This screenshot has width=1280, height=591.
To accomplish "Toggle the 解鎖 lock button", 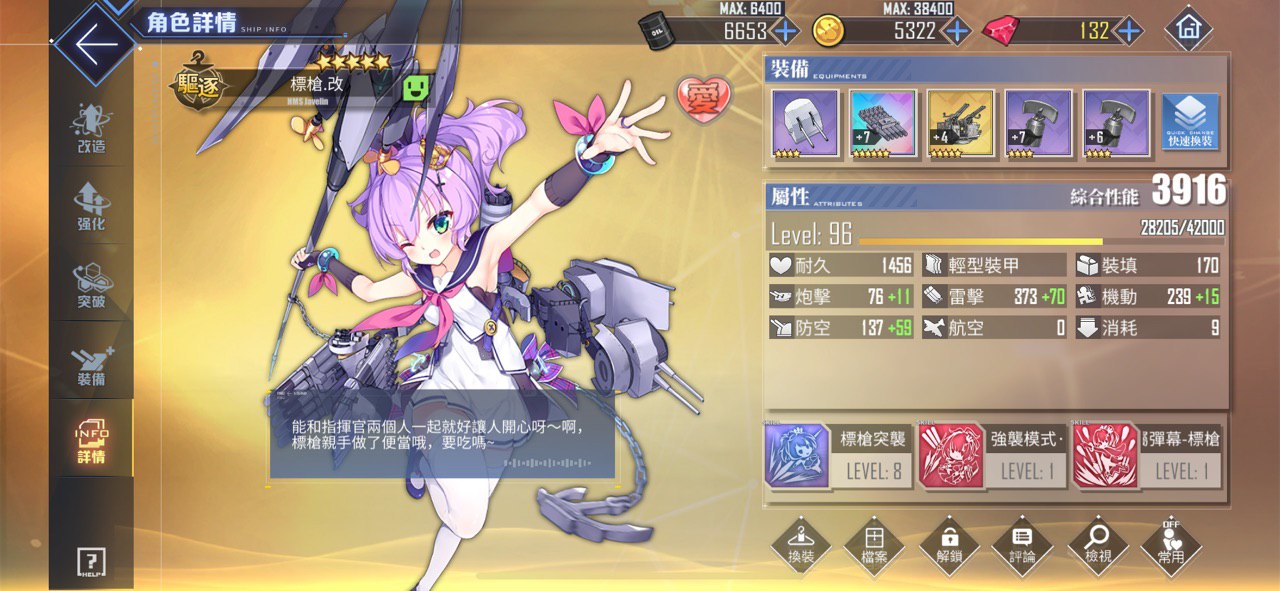I will pyautogui.click(x=949, y=545).
